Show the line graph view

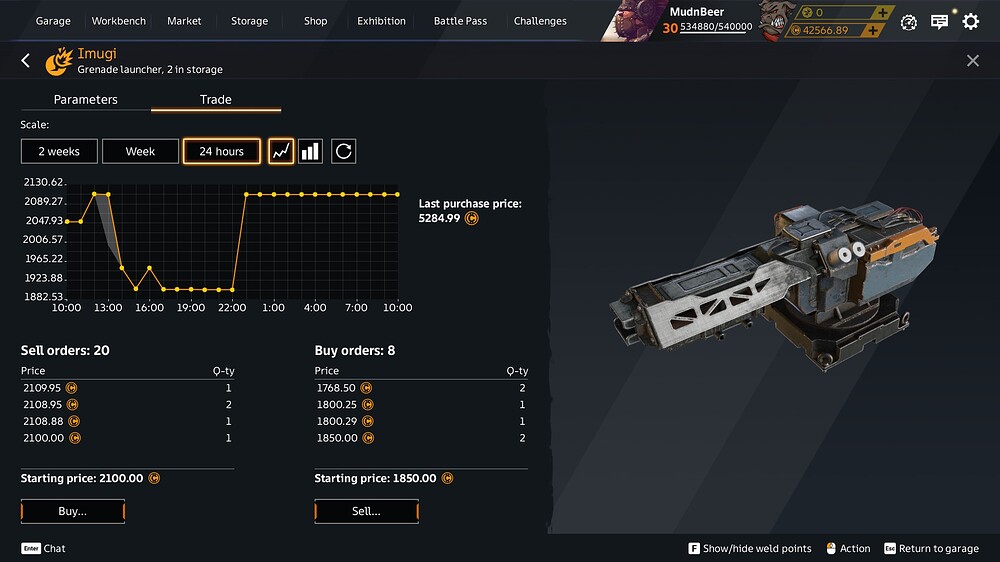[x=281, y=151]
